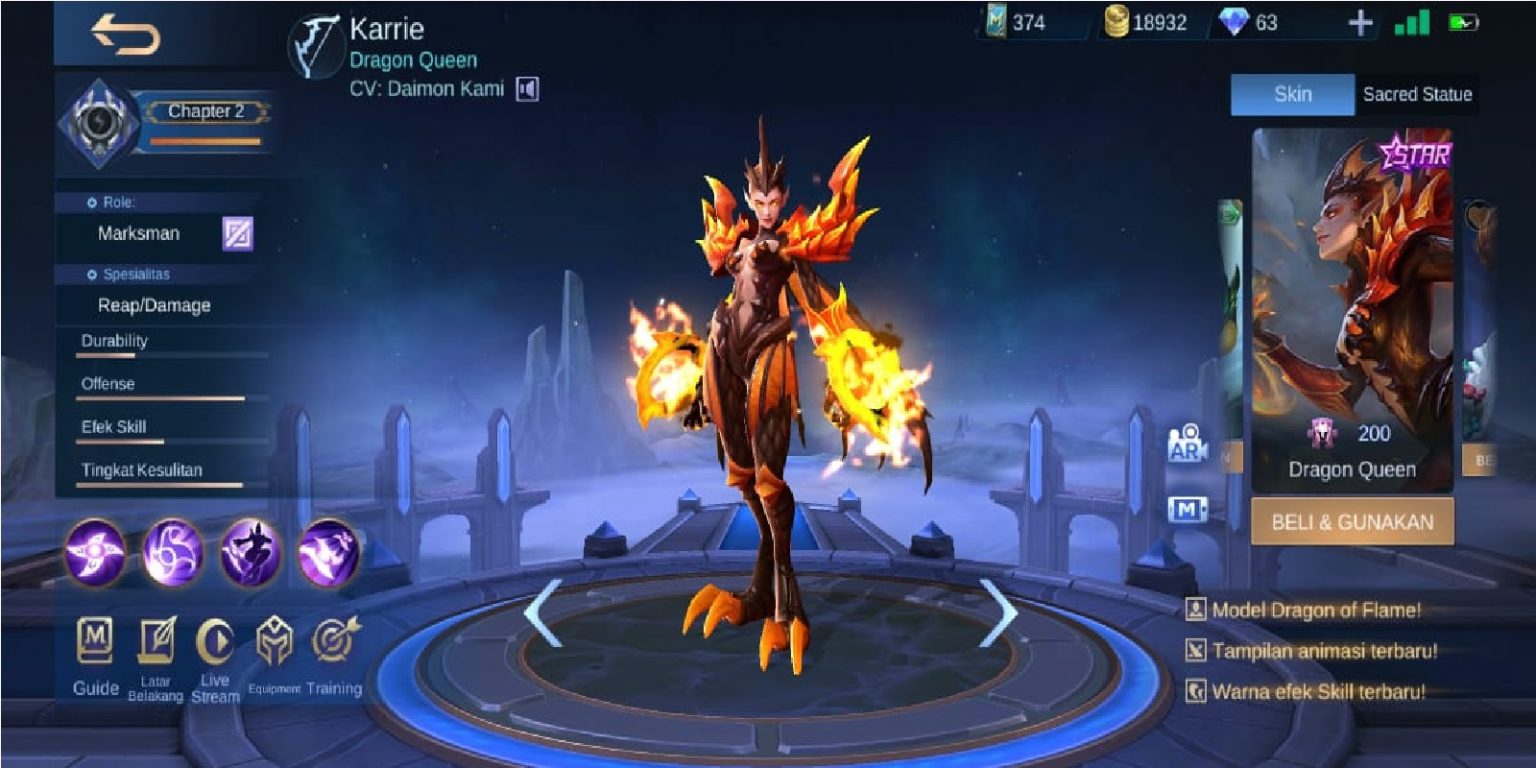Switch to the Sacred Statue tab
Viewport: 1536px width, 768px height.
click(x=1417, y=94)
